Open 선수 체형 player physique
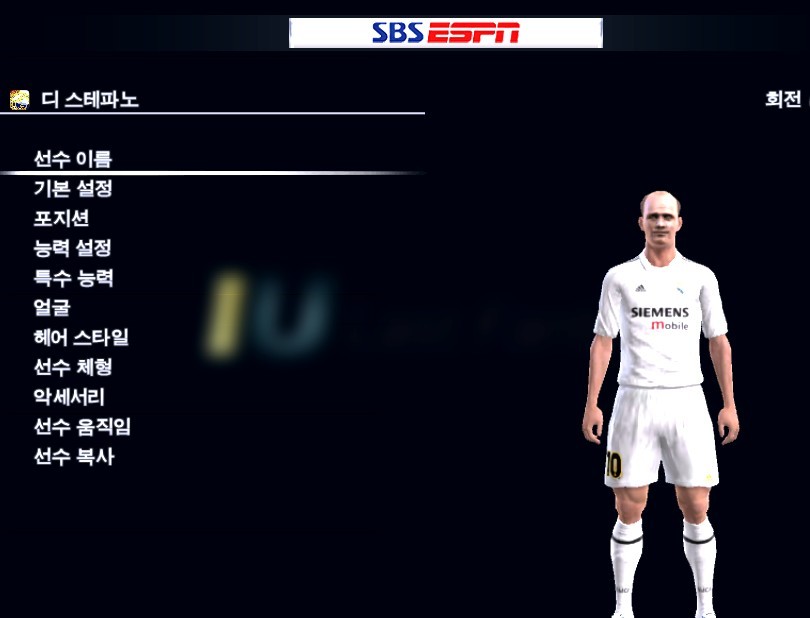Image resolution: width=810 pixels, height=618 pixels. (x=72, y=367)
